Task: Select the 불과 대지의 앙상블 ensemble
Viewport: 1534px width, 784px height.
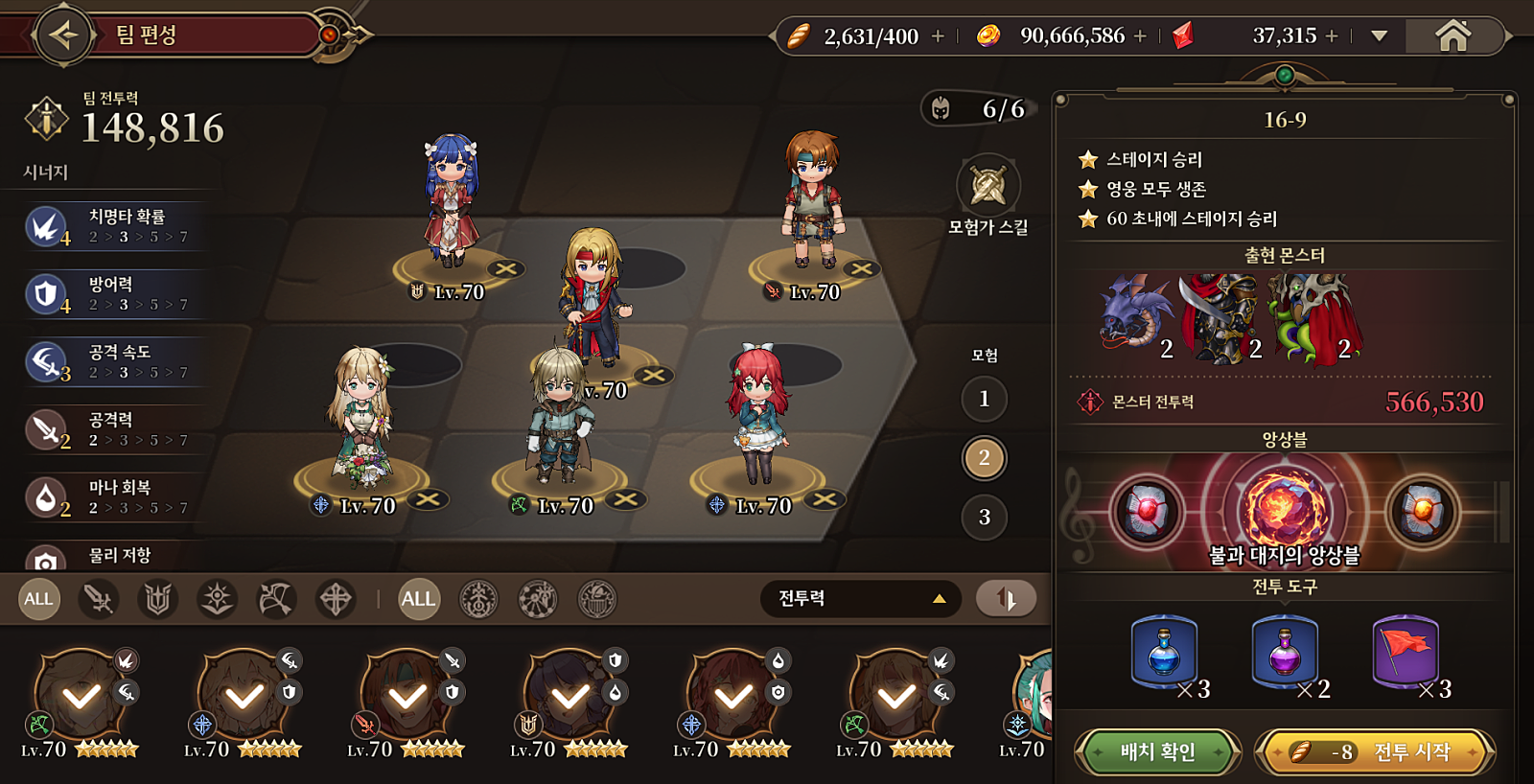Action: [x=1284, y=512]
